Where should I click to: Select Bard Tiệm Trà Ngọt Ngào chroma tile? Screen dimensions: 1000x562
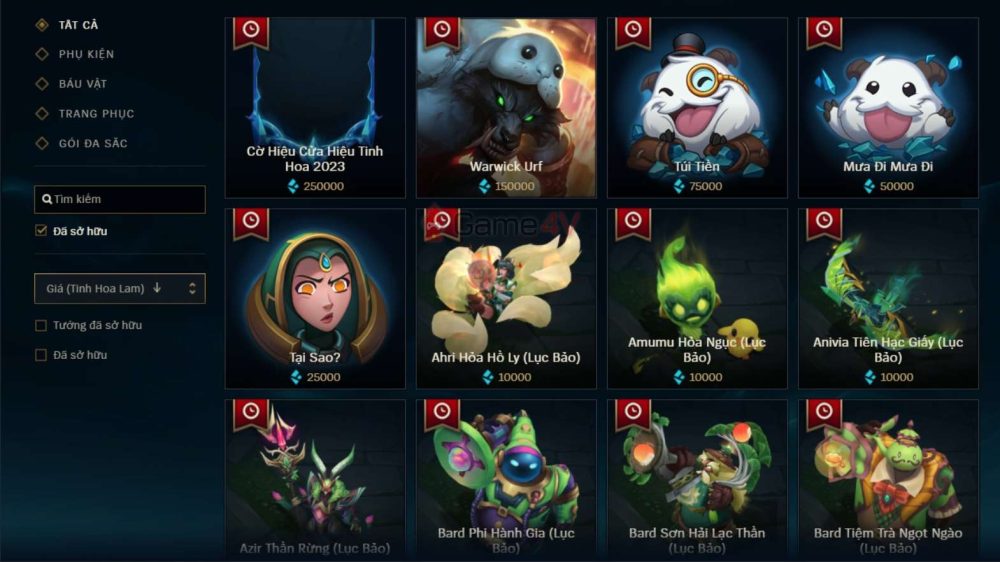(888, 480)
